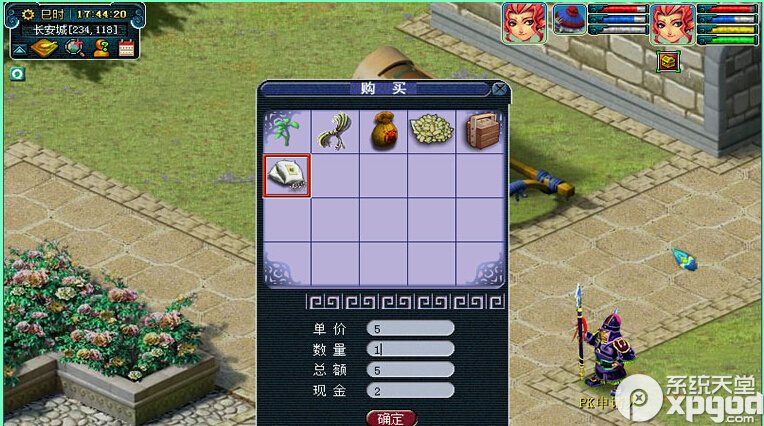
Task: Pick the pale seed pile item
Action: [x=431, y=130]
